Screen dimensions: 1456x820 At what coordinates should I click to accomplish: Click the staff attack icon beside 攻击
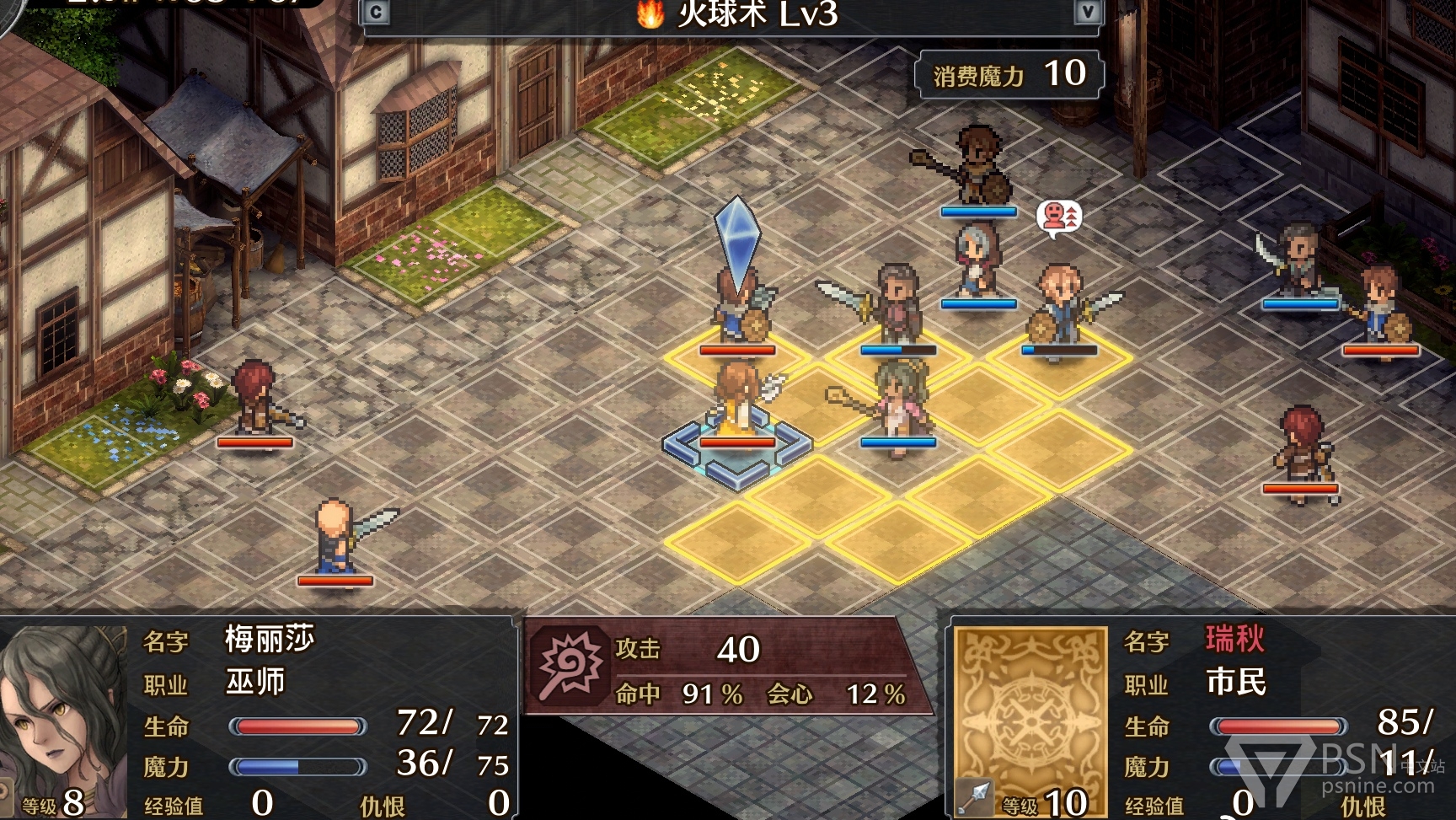tap(570, 666)
